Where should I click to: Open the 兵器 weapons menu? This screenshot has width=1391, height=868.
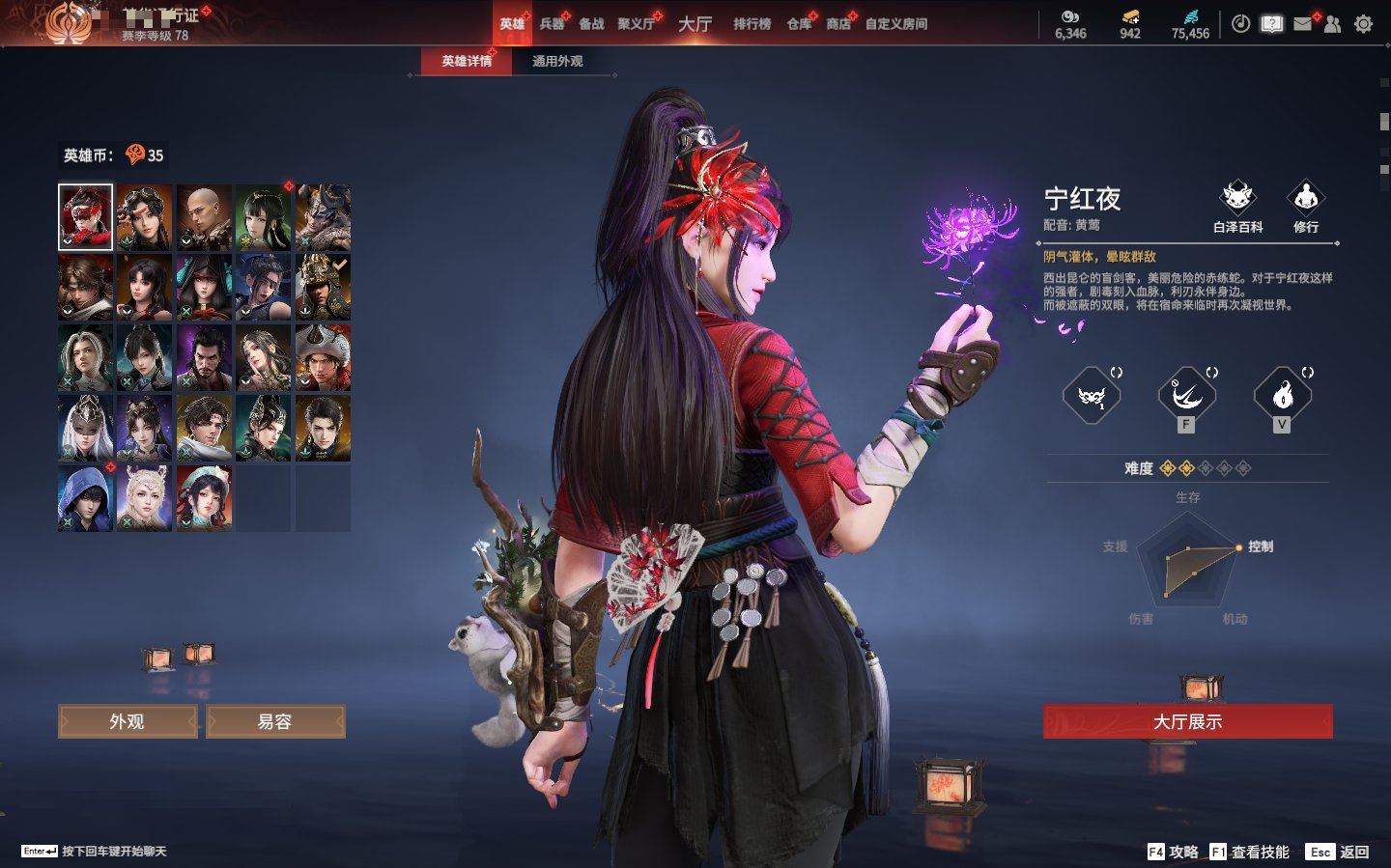(552, 23)
